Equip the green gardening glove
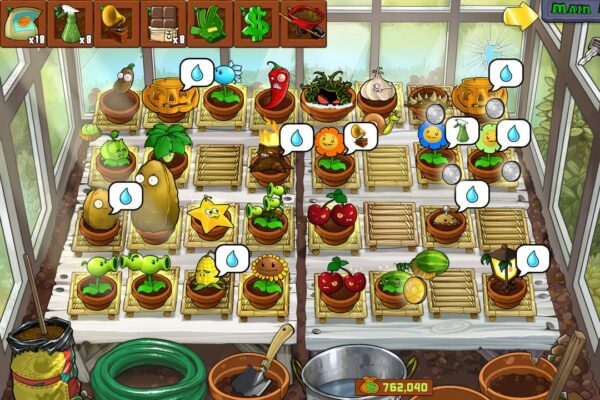Image resolution: width=600 pixels, height=400 pixels. pos(208,22)
